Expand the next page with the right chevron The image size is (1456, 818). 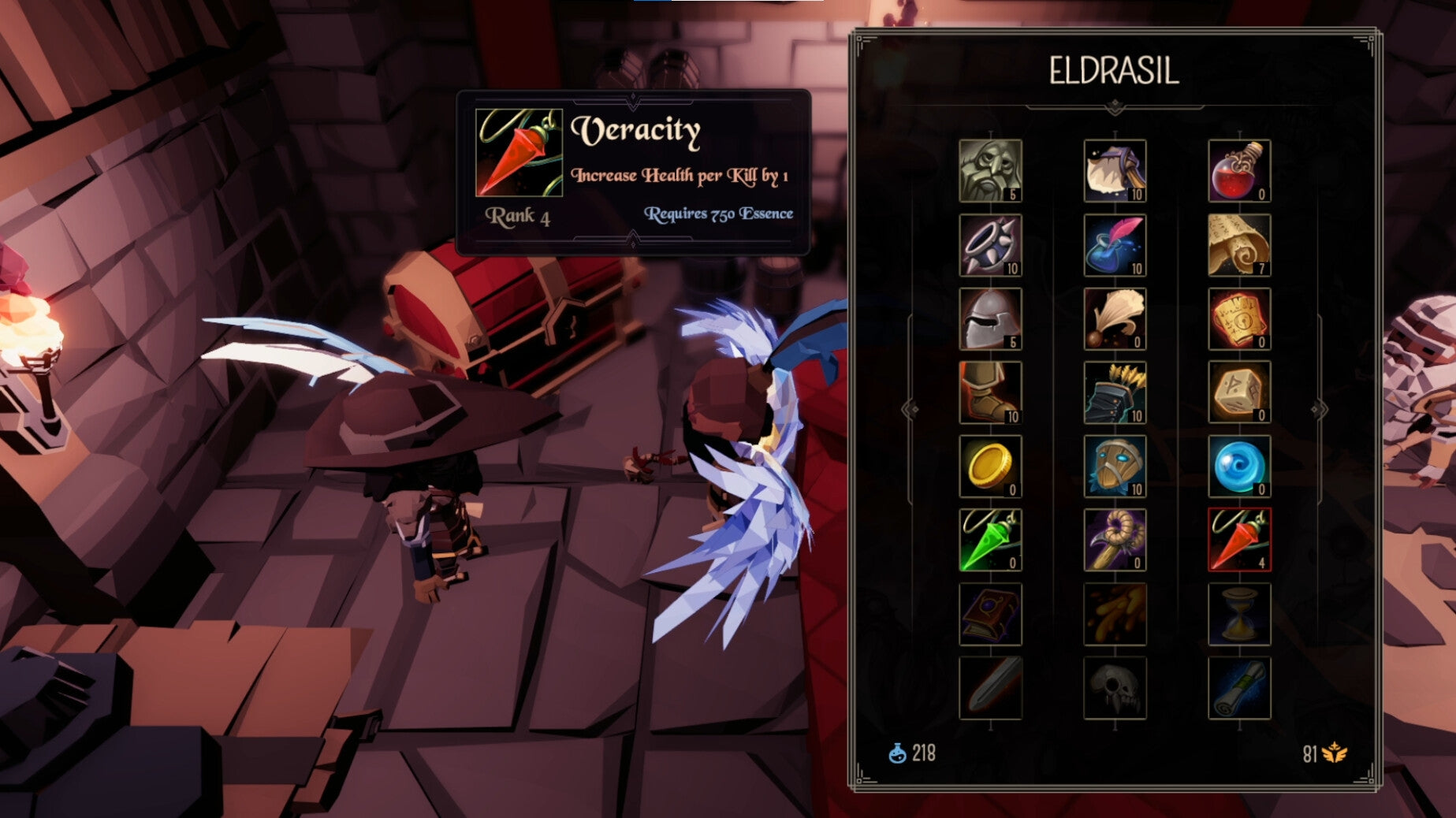click(1320, 408)
